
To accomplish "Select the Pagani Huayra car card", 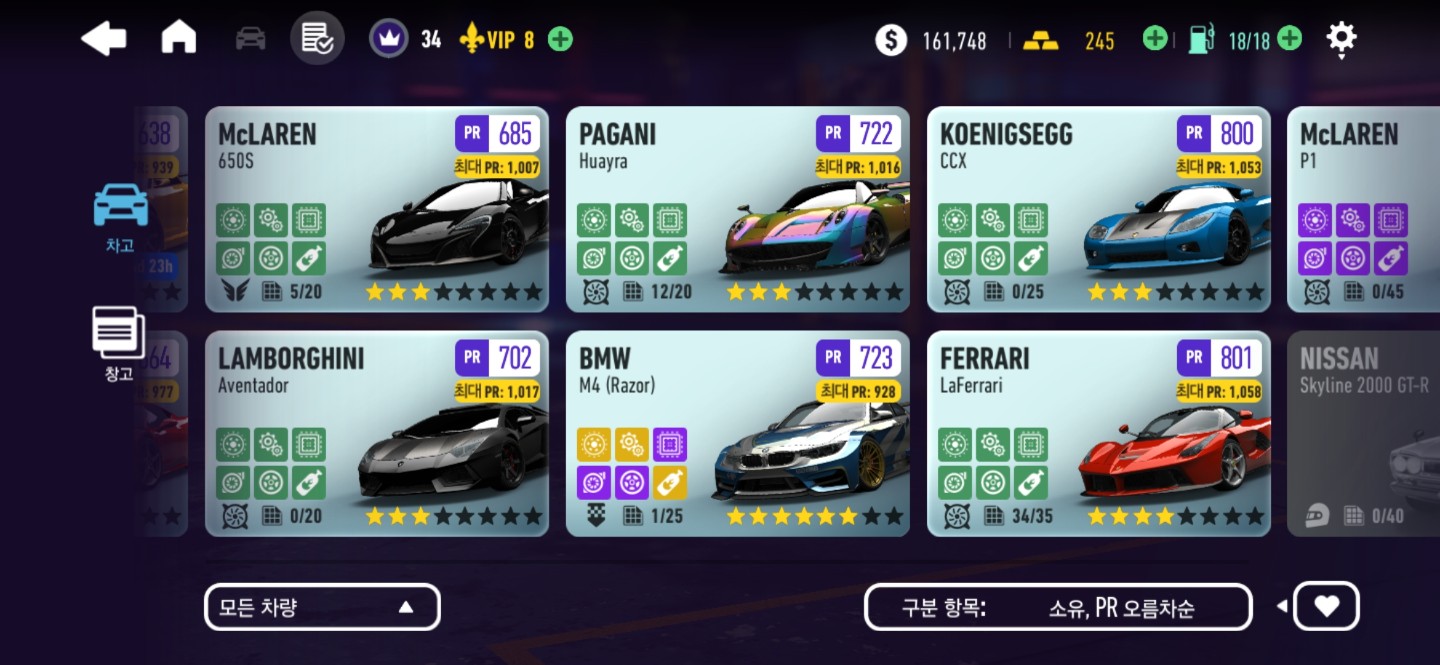I will (x=737, y=209).
